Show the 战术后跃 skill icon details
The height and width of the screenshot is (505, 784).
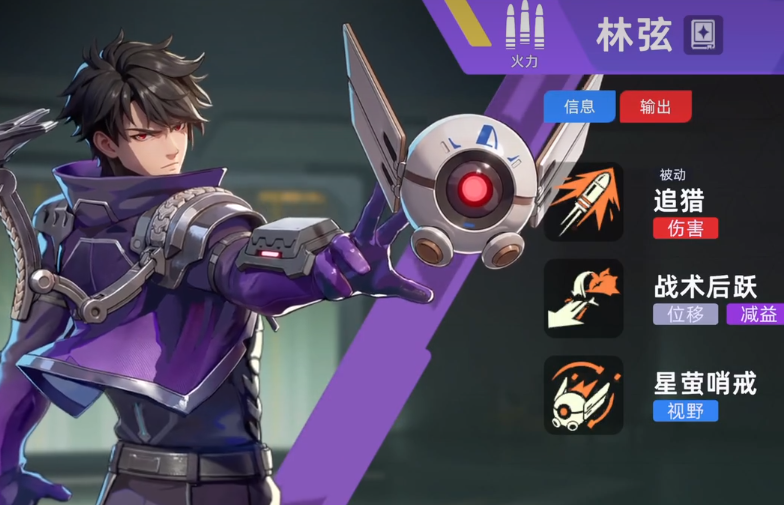click(584, 298)
